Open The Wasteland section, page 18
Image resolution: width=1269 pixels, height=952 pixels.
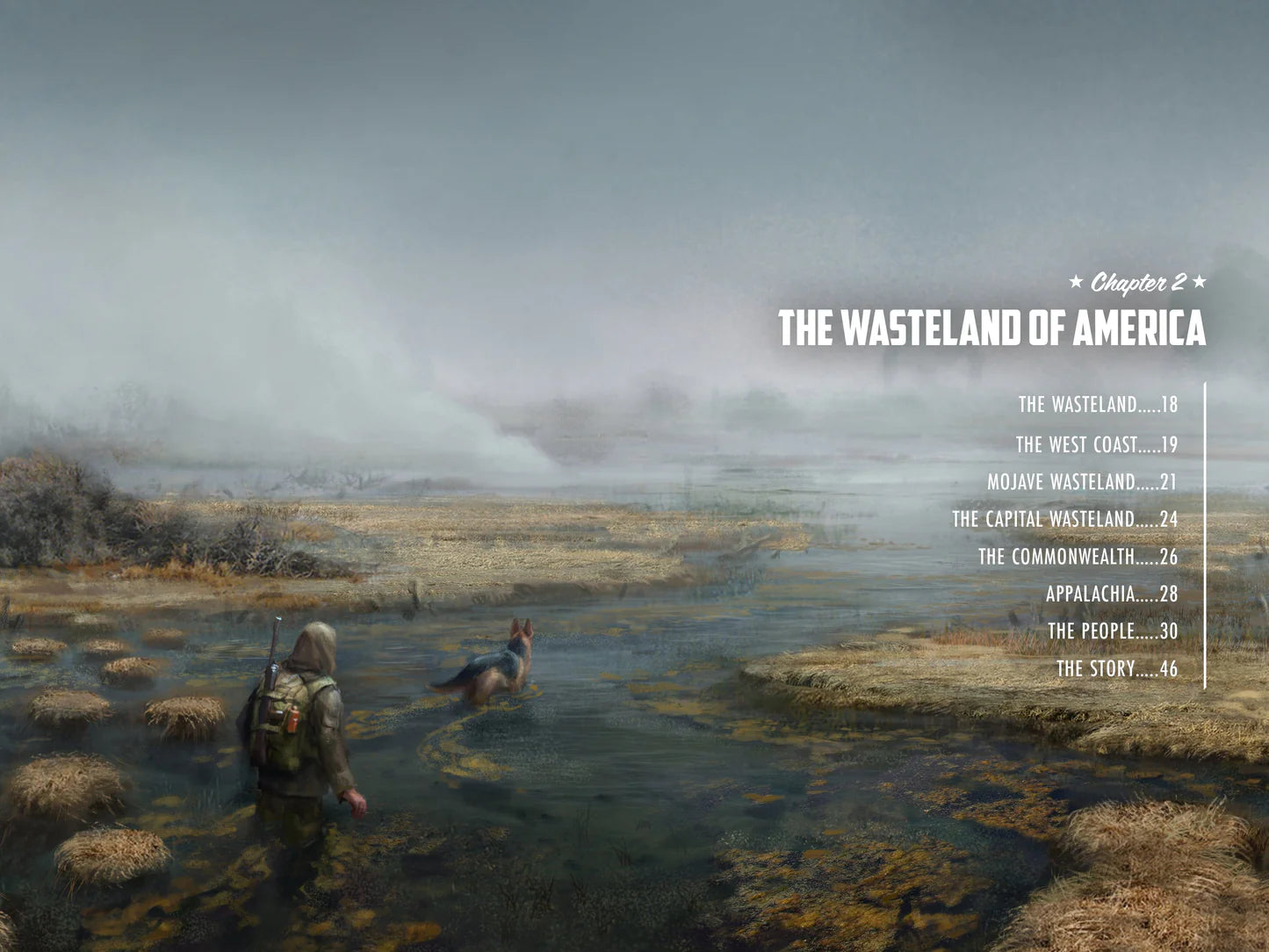(x=1097, y=405)
